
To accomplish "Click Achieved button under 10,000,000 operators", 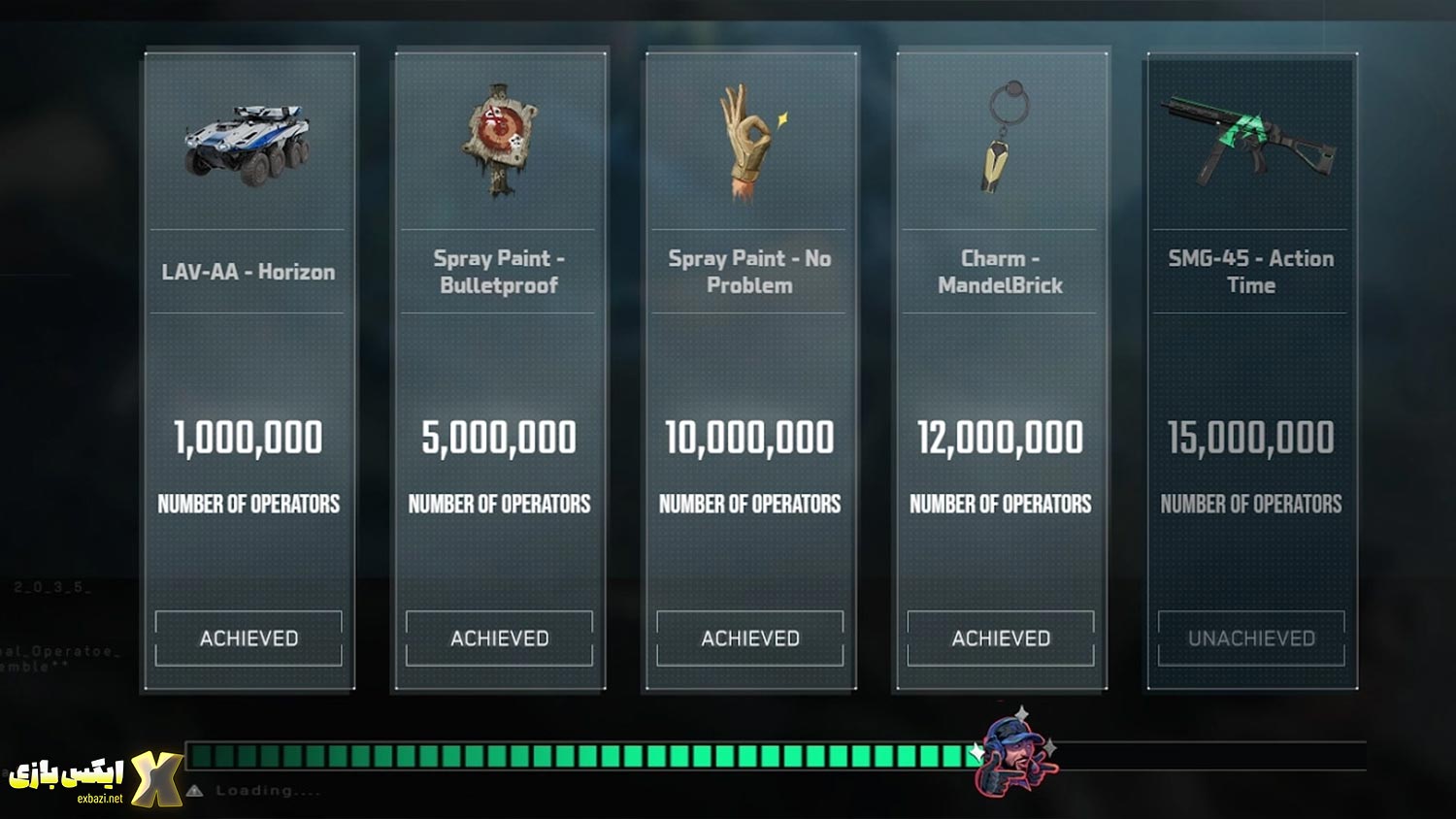I will pos(749,639).
